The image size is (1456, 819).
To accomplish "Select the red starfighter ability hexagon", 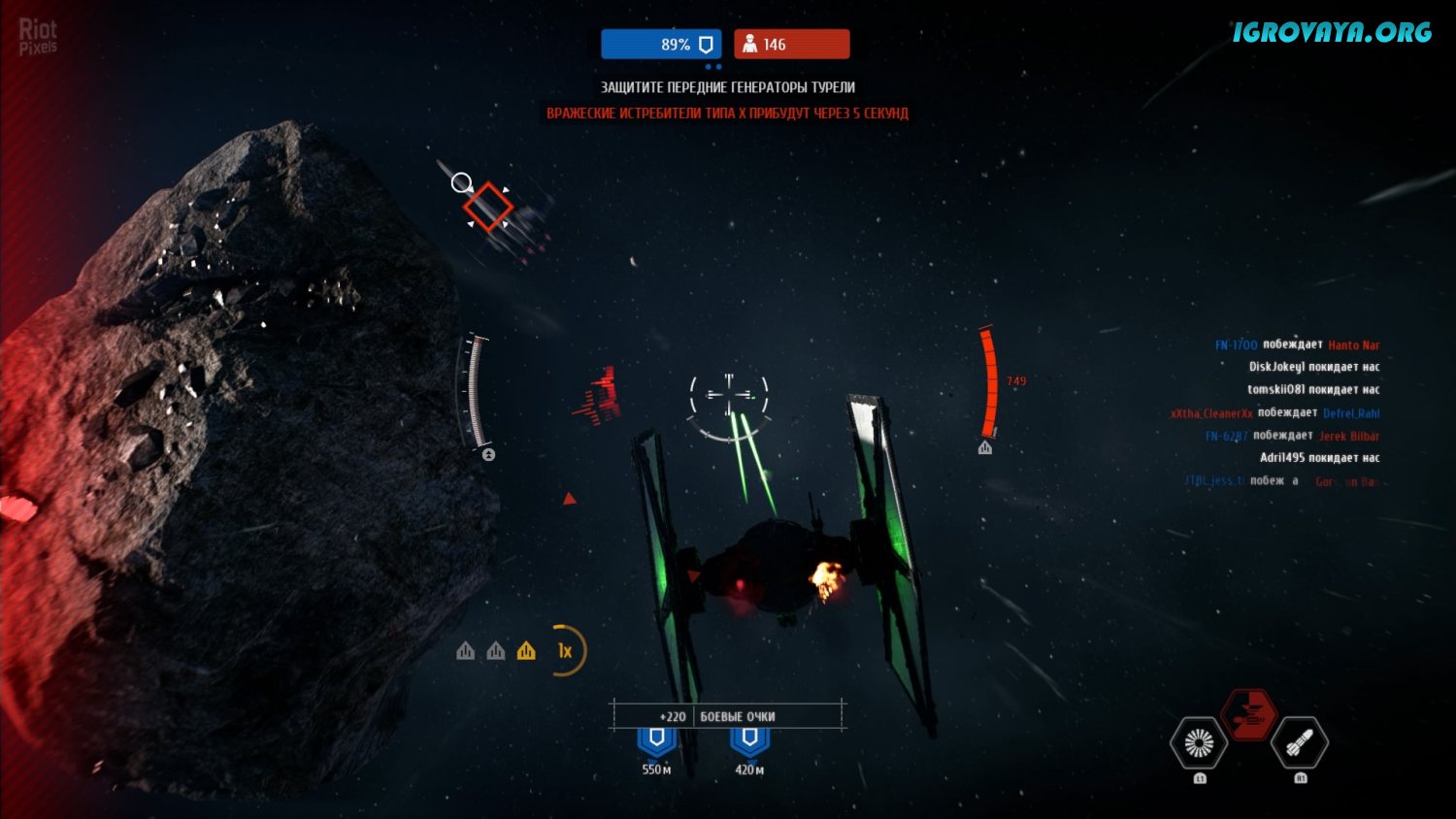I will click(x=1247, y=714).
